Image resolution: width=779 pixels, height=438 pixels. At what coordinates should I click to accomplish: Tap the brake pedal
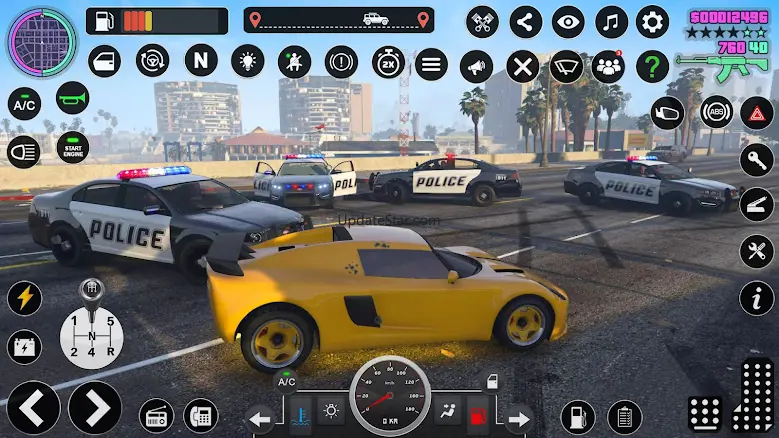(706, 412)
